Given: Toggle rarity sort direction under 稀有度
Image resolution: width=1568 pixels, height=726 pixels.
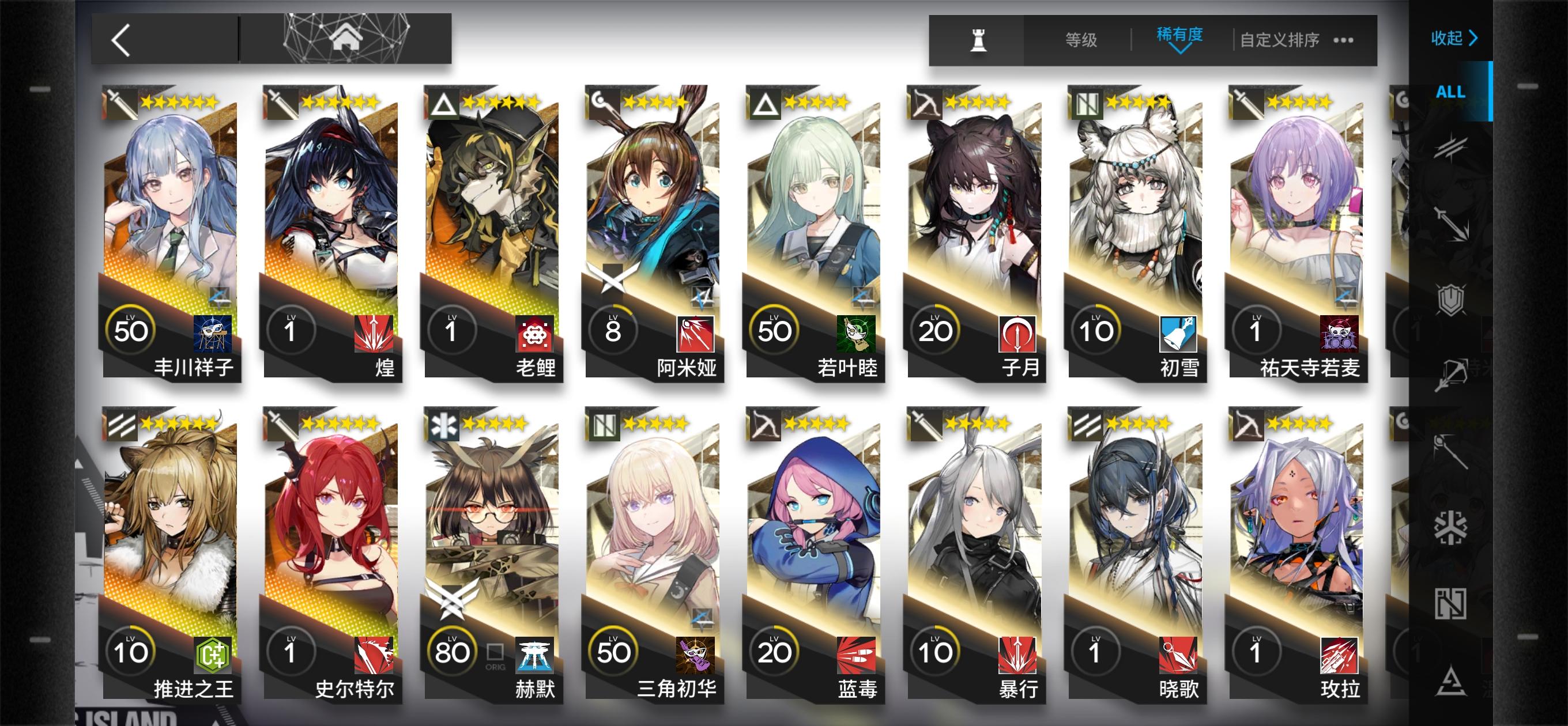Looking at the screenshot, I should (1181, 50).
